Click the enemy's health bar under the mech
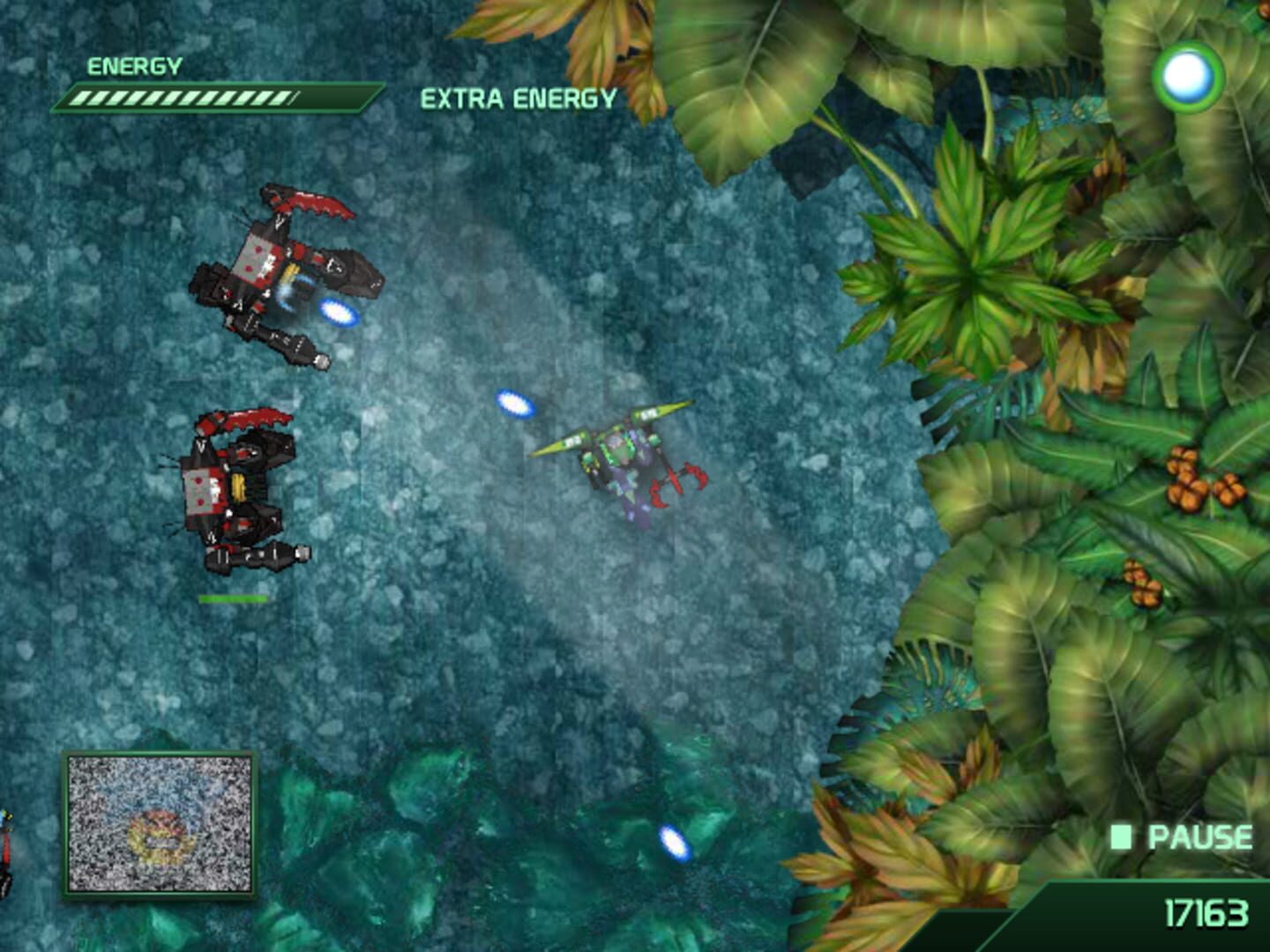The width and height of the screenshot is (1270, 952). [x=234, y=597]
